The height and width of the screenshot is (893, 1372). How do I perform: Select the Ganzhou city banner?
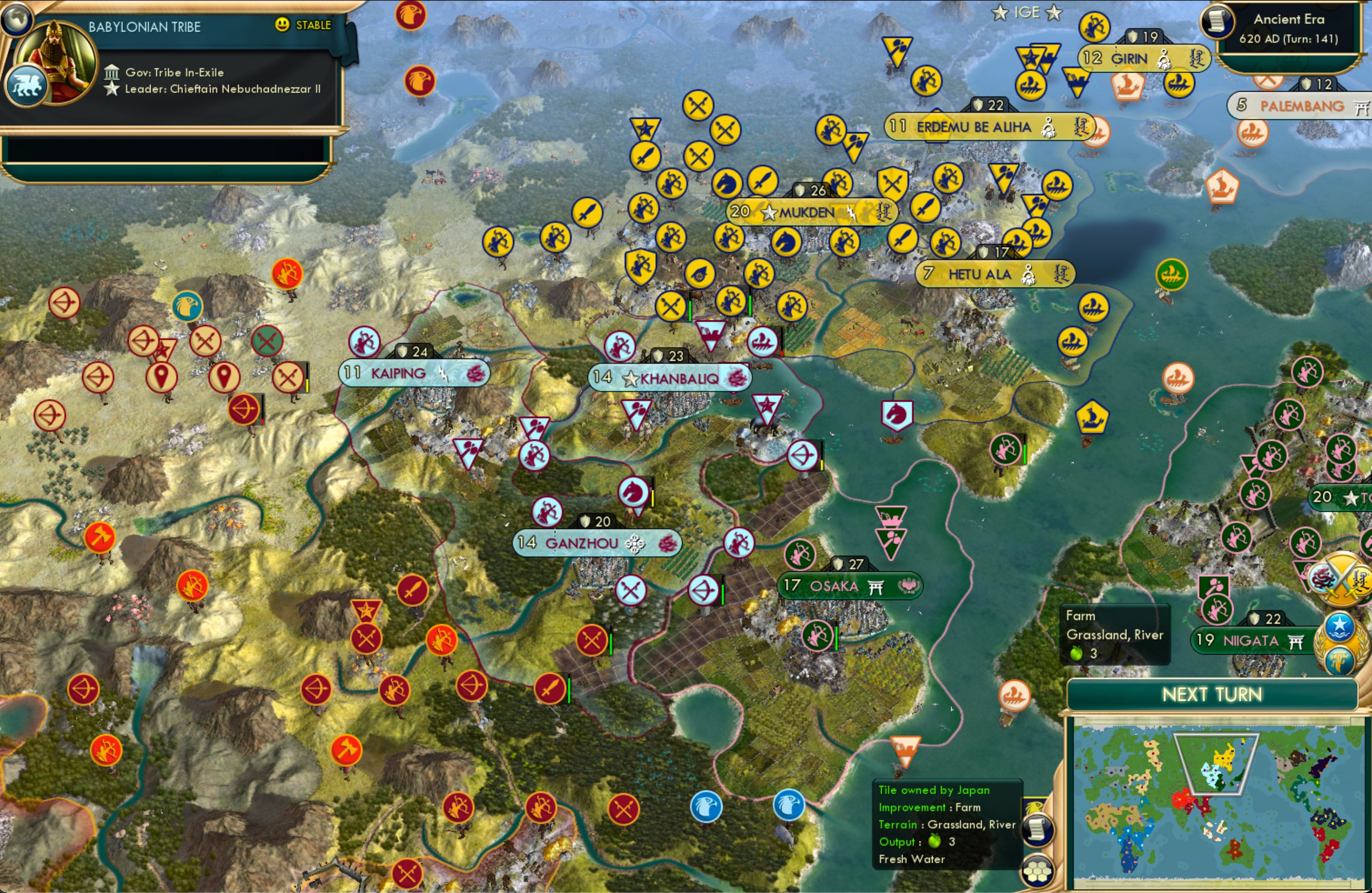(597, 543)
